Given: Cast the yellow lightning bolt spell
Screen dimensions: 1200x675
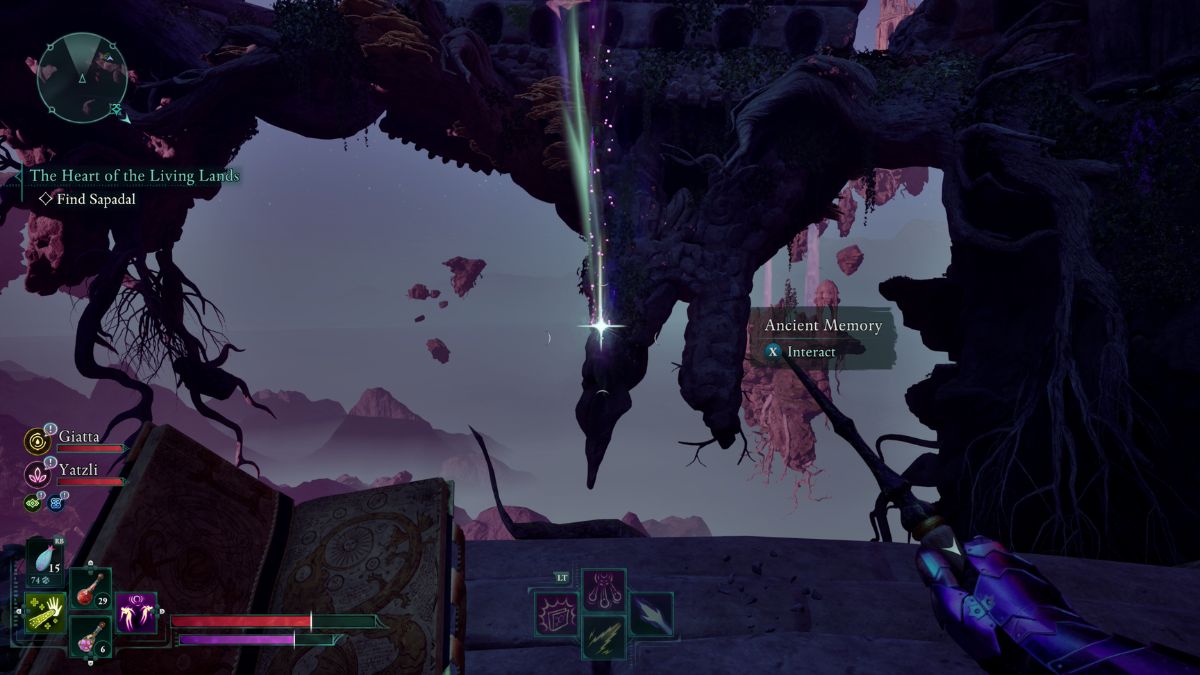Looking at the screenshot, I should point(604,636).
